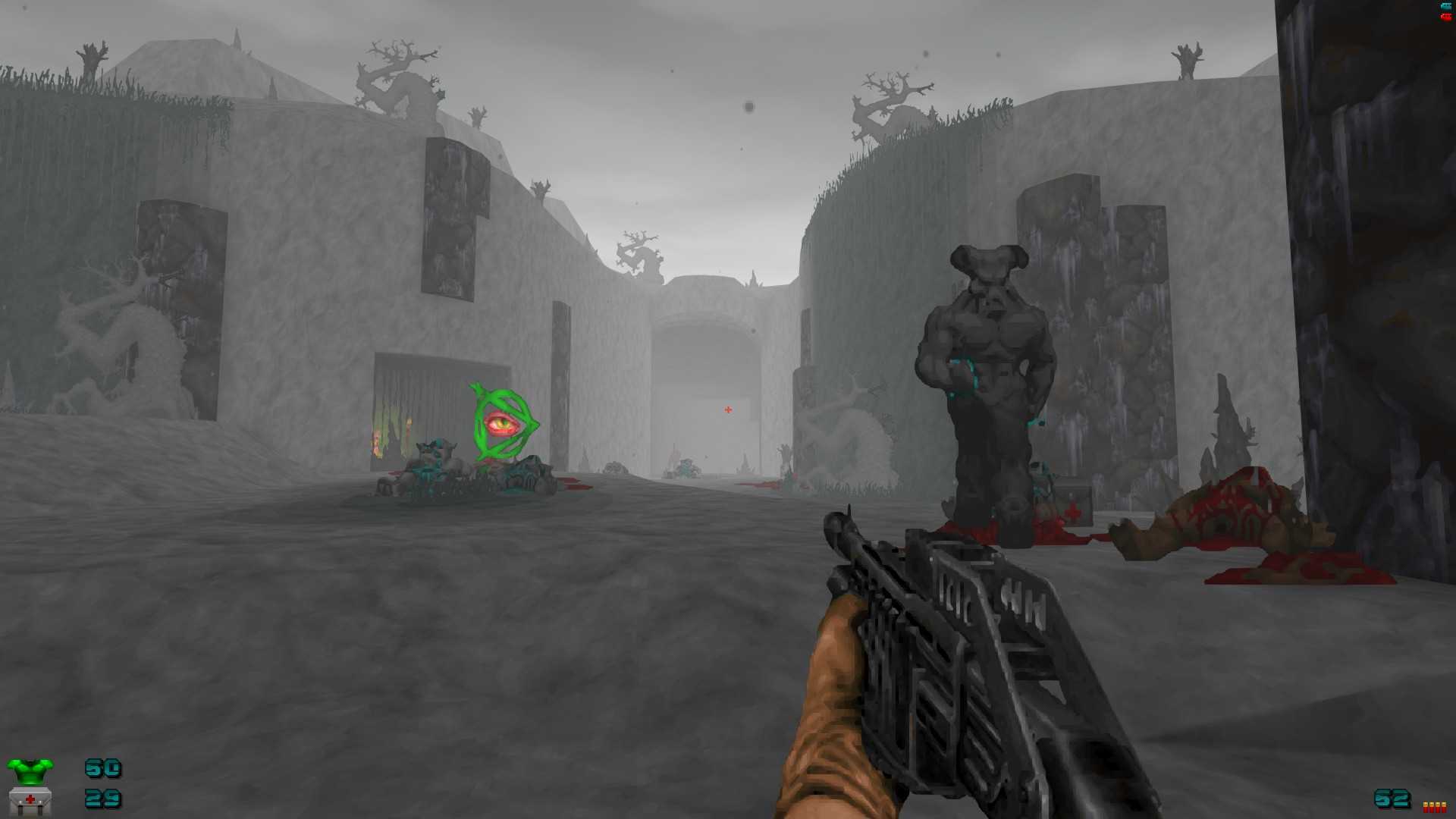Click the red shotgun shells icon
Image resolution: width=1456 pixels, height=819 pixels.
[x=1434, y=807]
